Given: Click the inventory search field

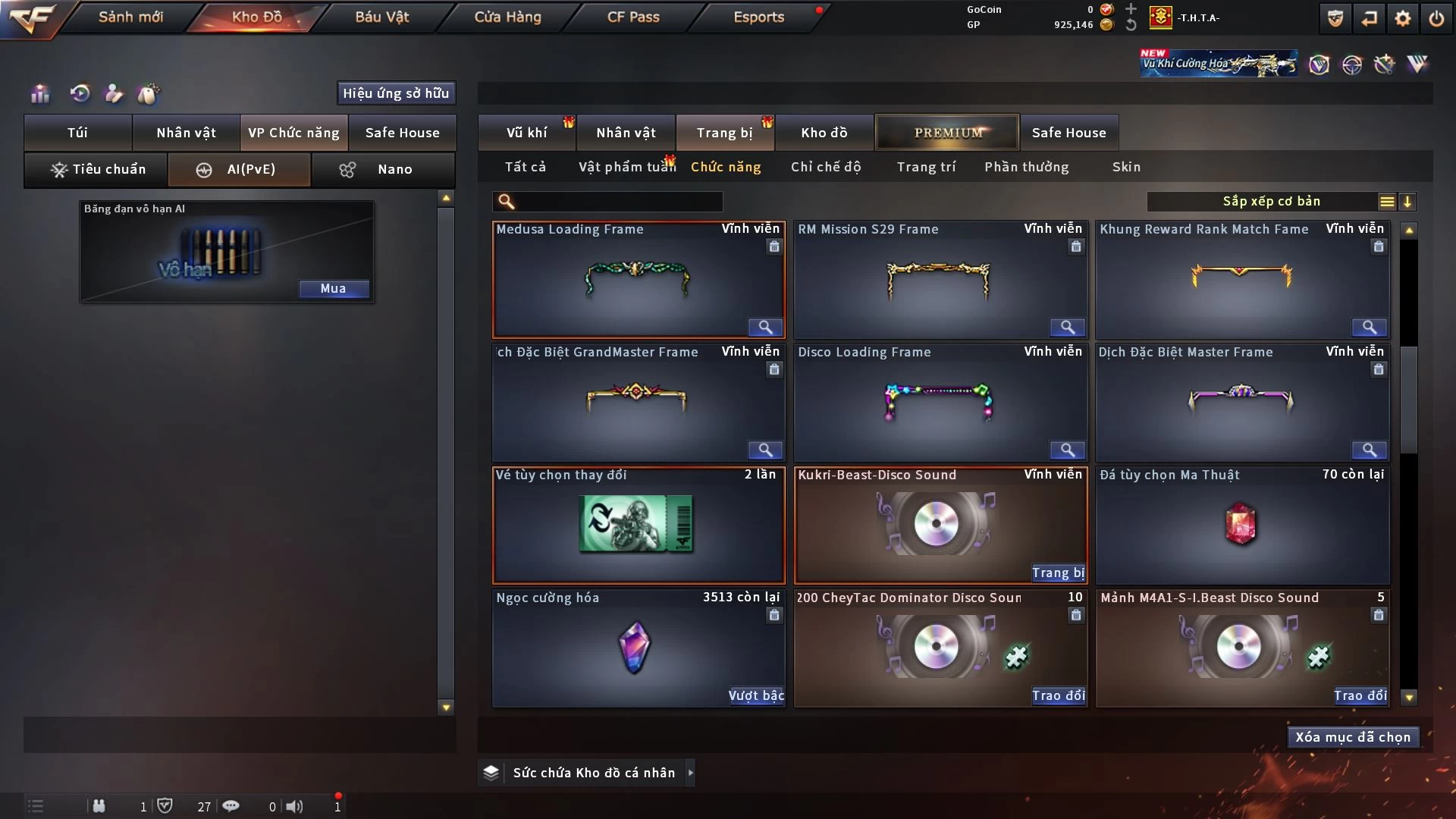Looking at the screenshot, I should click(618, 201).
